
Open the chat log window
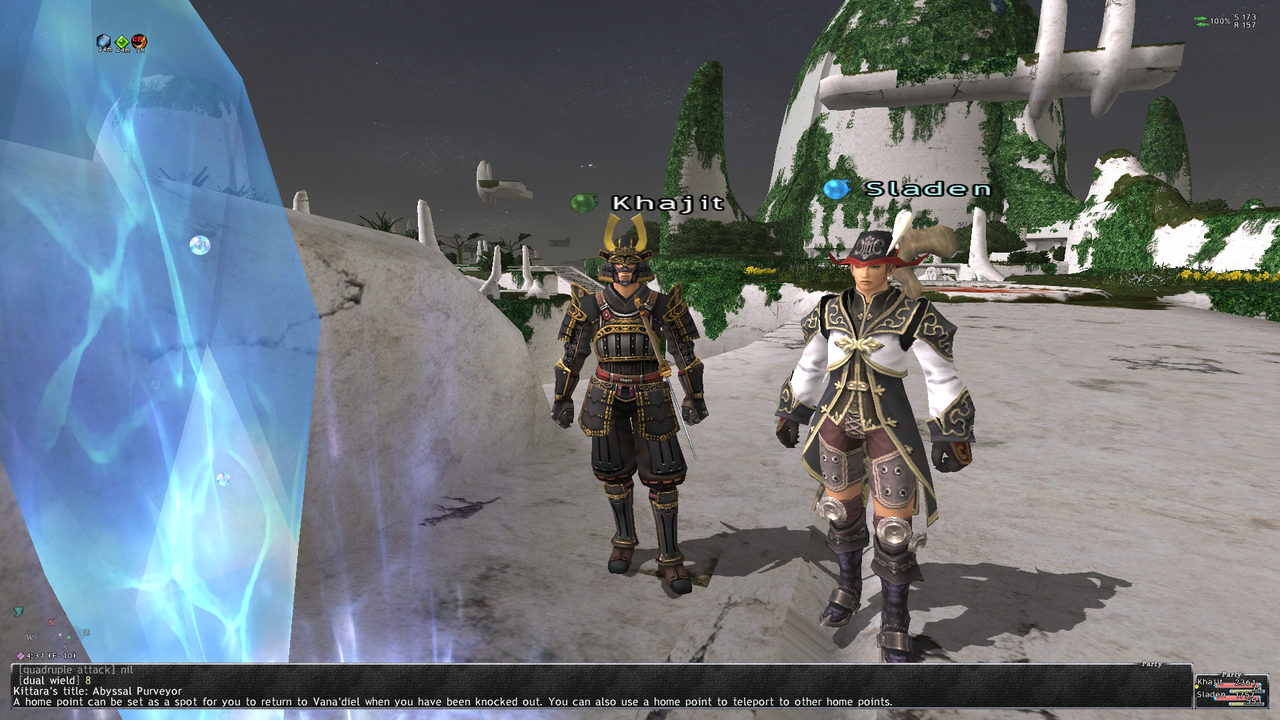tap(600, 686)
